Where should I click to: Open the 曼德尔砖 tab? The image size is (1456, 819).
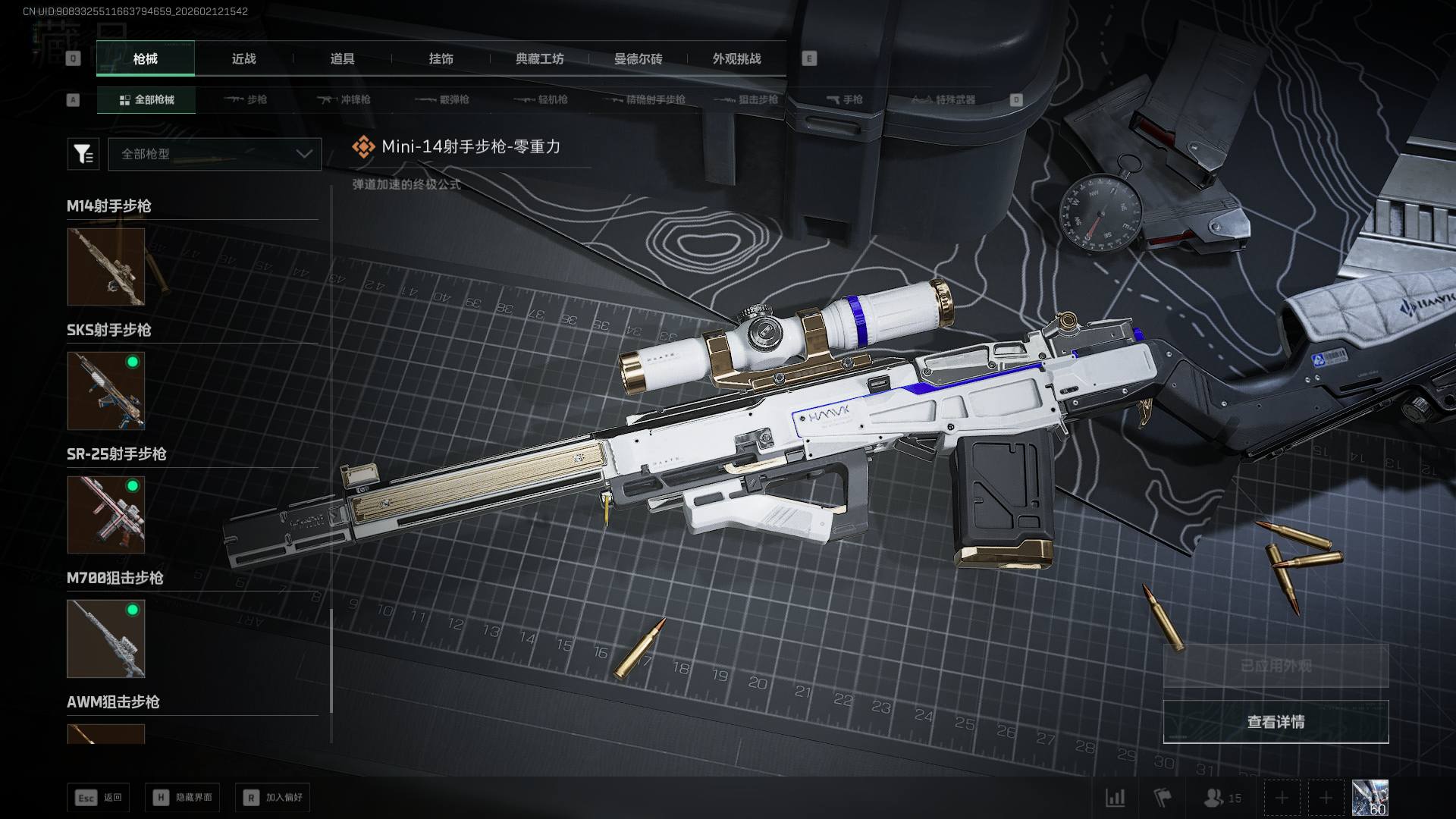[638, 58]
